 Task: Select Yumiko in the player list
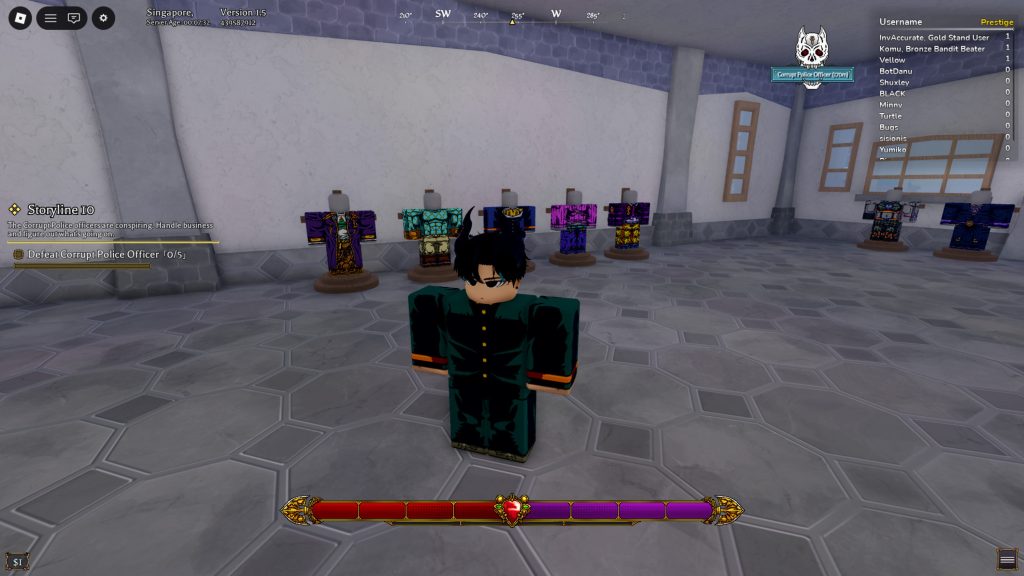[x=893, y=149]
